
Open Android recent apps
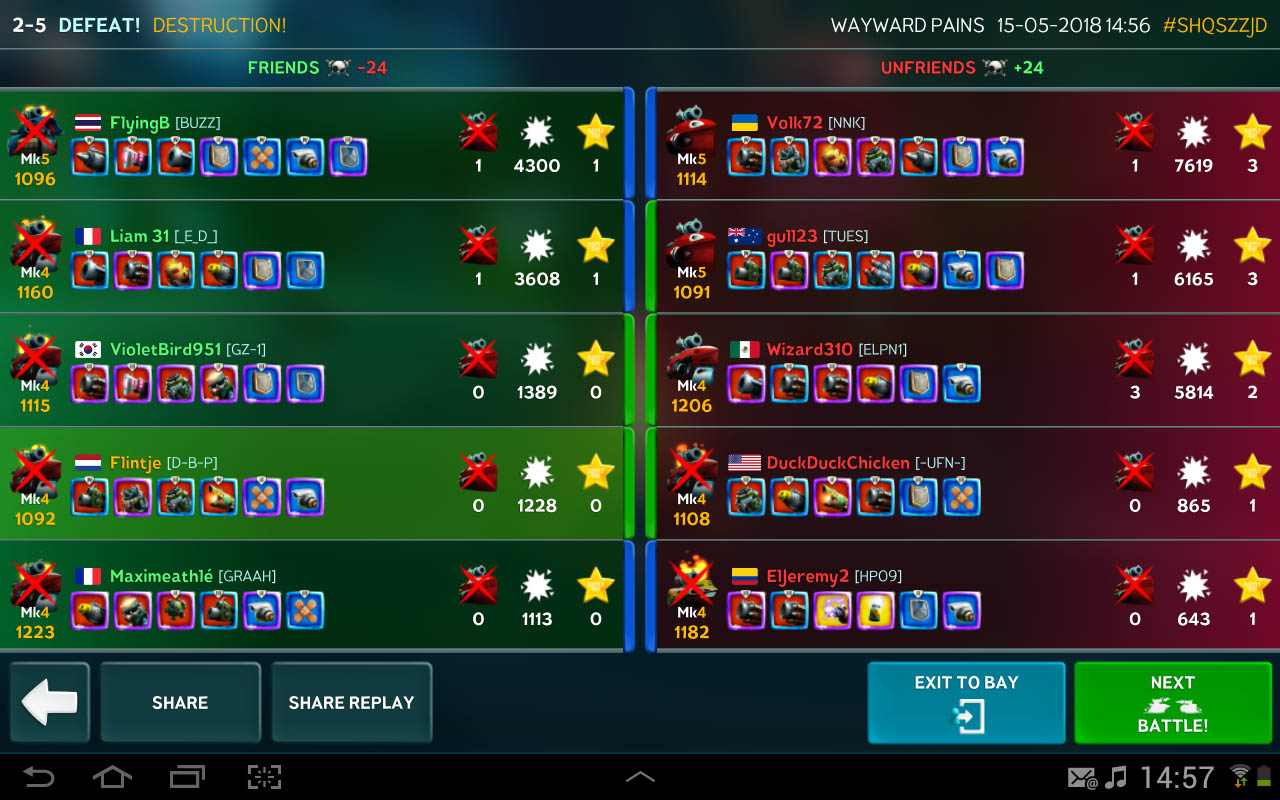point(187,777)
